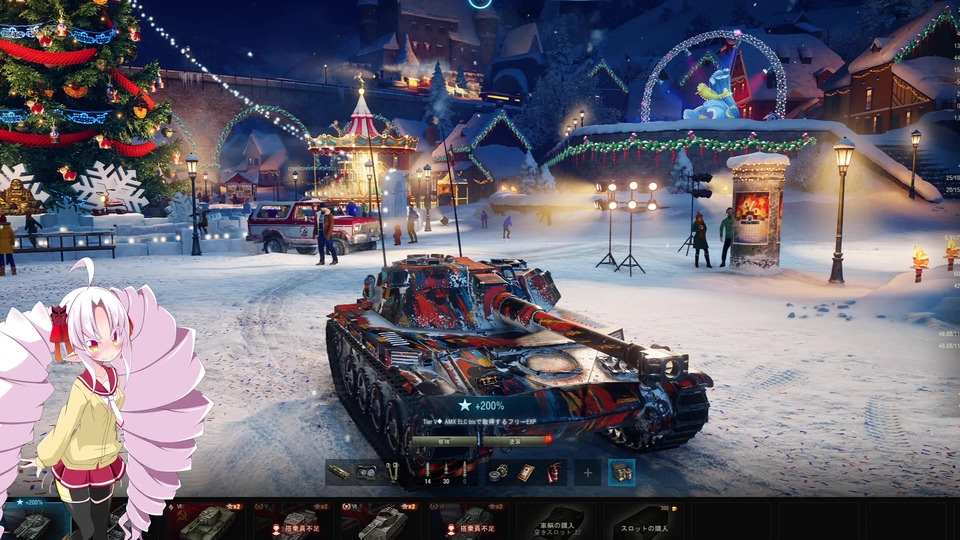Select the binocular optics equipment slot
This screenshot has width=960, height=540.
pyautogui.click(x=367, y=473)
